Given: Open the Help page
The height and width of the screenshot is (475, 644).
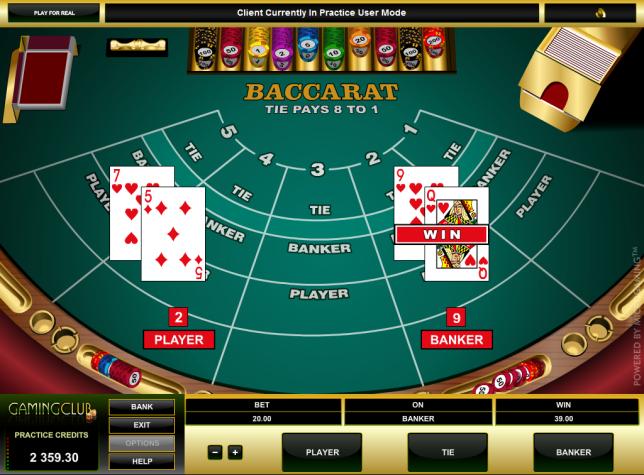Looking at the screenshot, I should (142, 461).
